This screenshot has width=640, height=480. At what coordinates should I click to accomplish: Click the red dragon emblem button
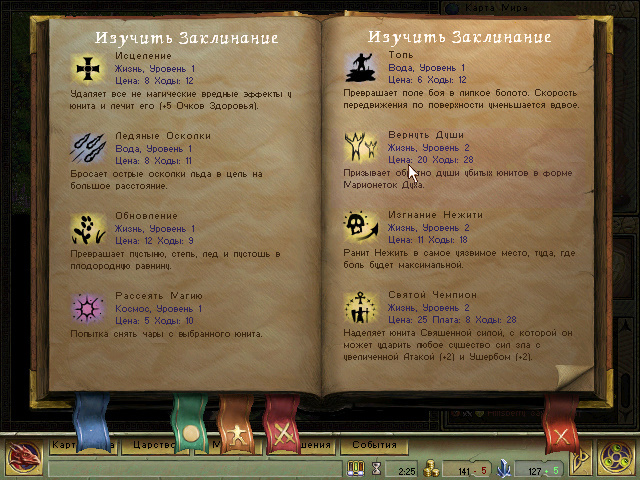point(21,457)
